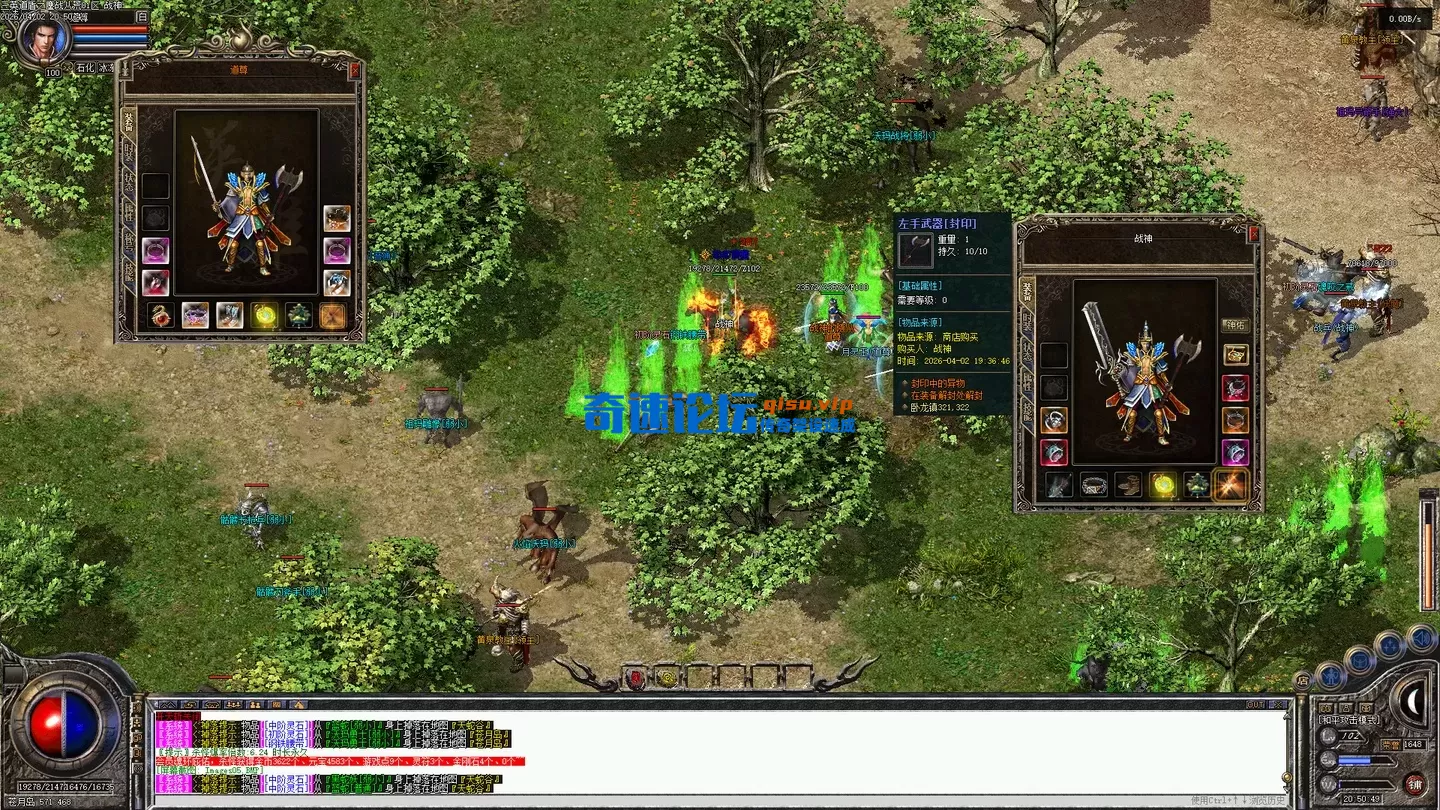This screenshot has width=1440, height=810.
Task: Select the red gem snake charm slot
Action: [x=162, y=316]
